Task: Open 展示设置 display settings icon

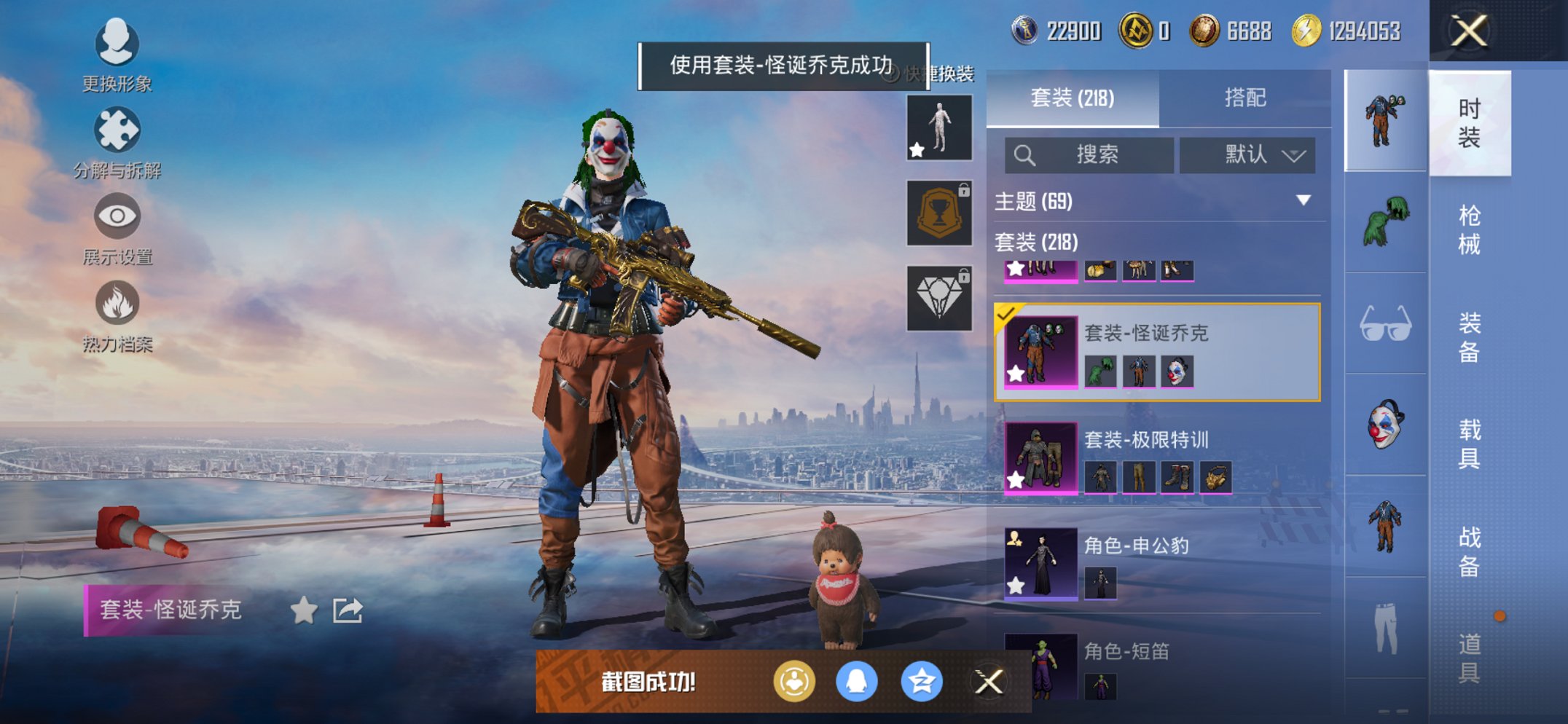Action: pyautogui.click(x=117, y=216)
